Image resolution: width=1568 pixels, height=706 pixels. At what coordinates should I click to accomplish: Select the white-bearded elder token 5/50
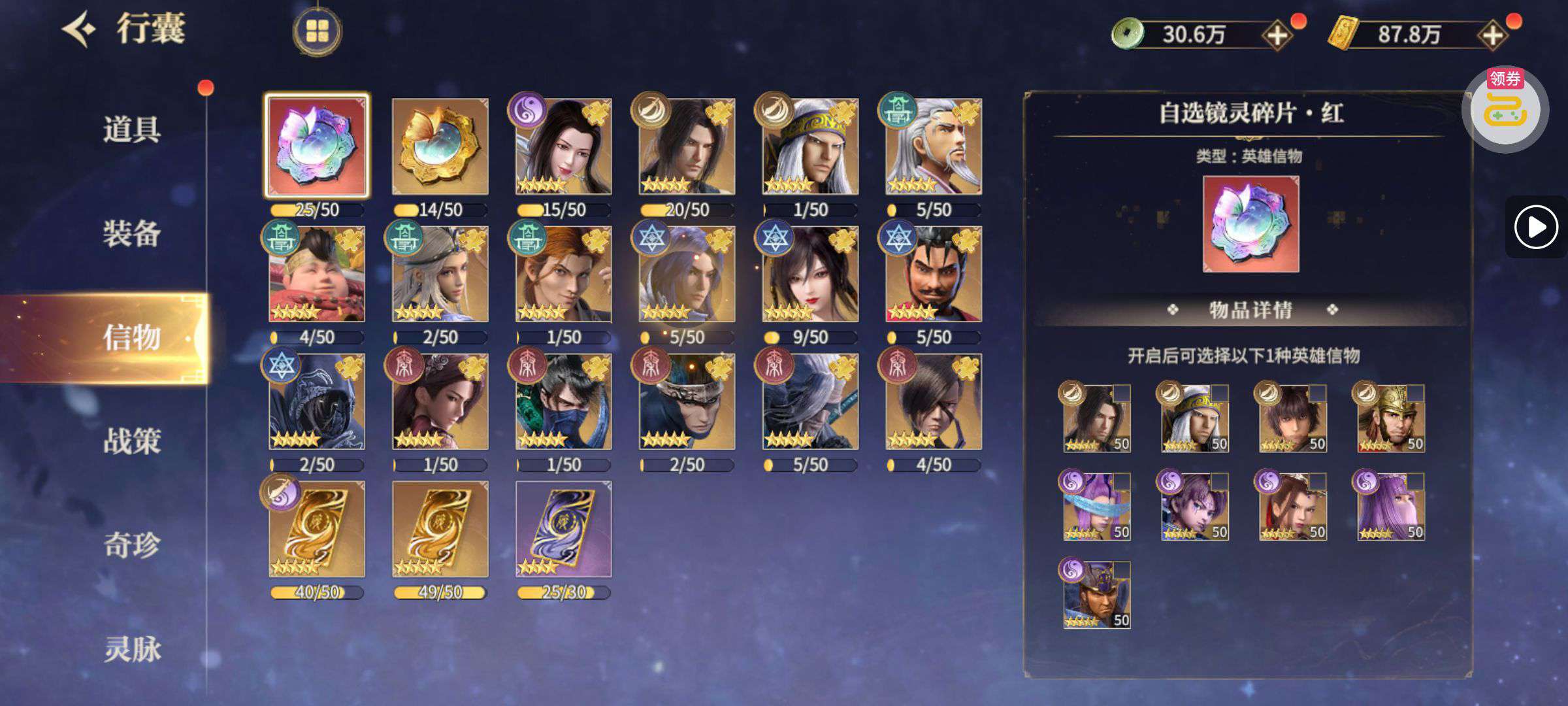tap(933, 146)
